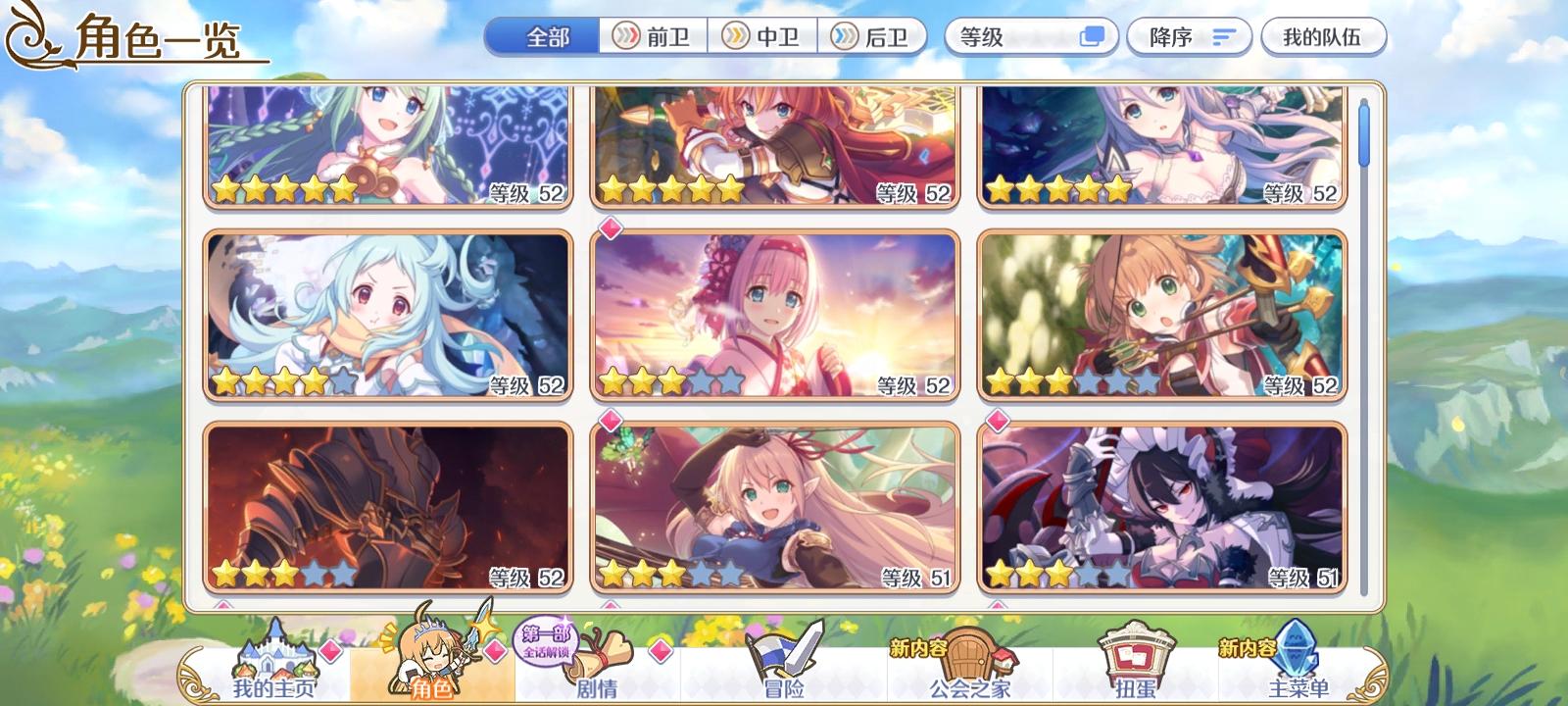Click the 降序 sort order button
Screen dimensions: 1568x706
pyautogui.click(x=1191, y=35)
